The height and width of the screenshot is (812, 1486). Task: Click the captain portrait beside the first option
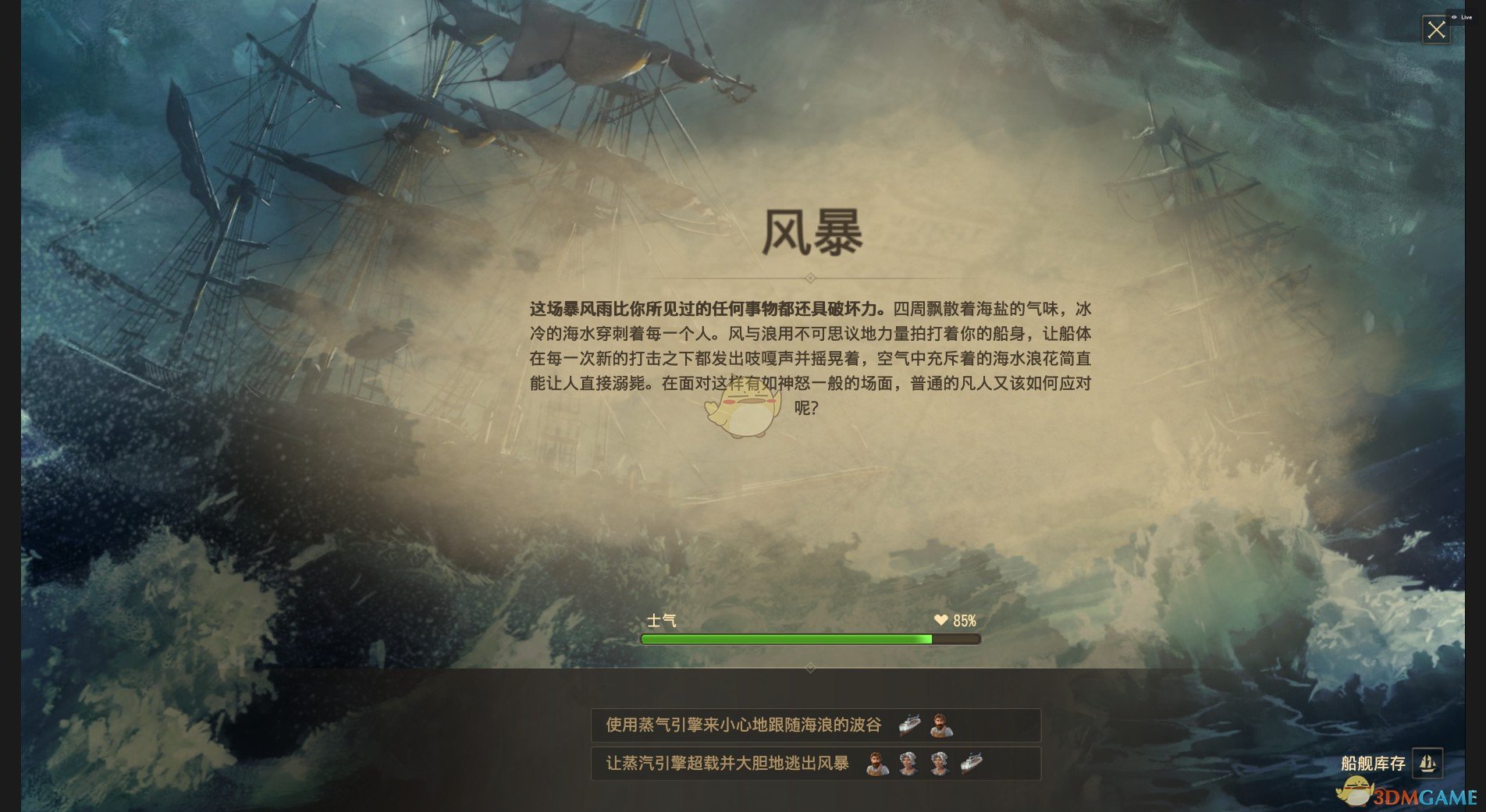(x=944, y=725)
